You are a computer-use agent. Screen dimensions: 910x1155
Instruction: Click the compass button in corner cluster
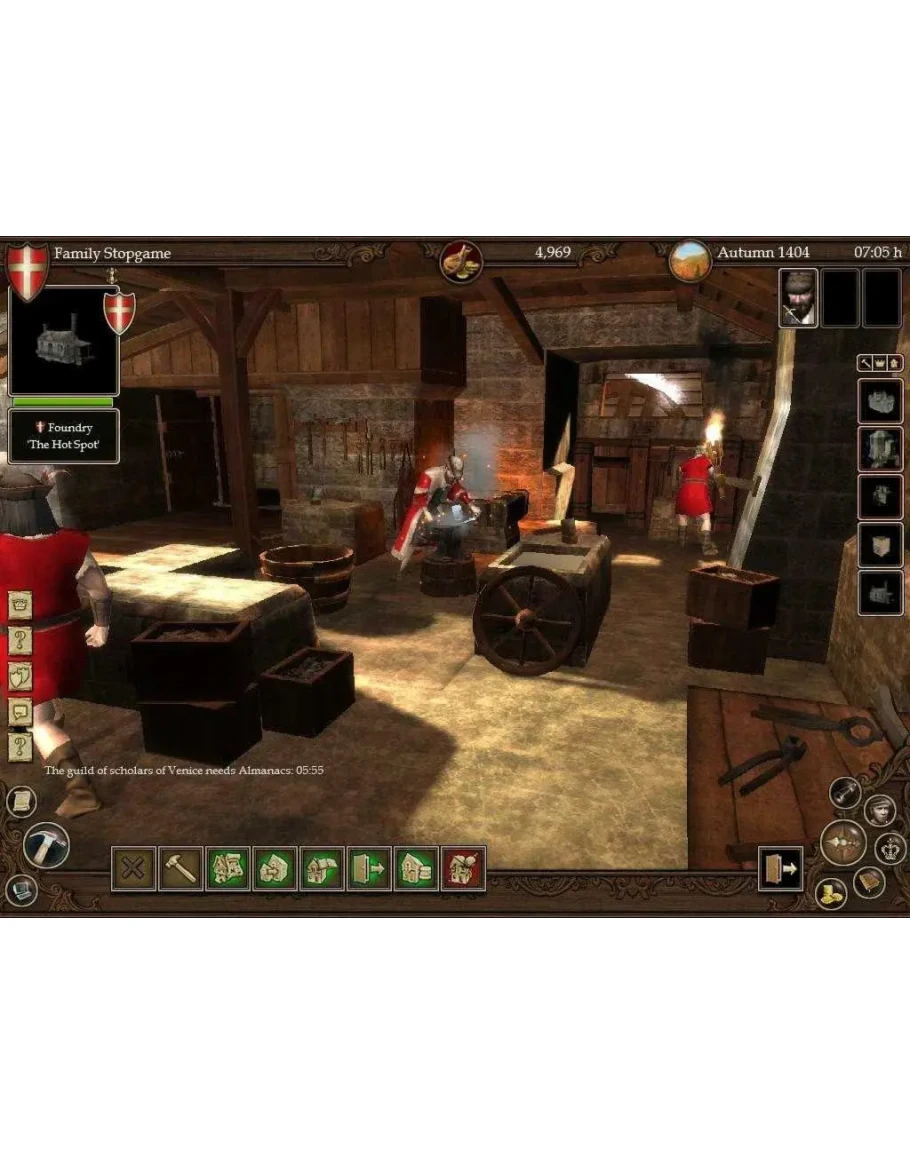coord(843,843)
